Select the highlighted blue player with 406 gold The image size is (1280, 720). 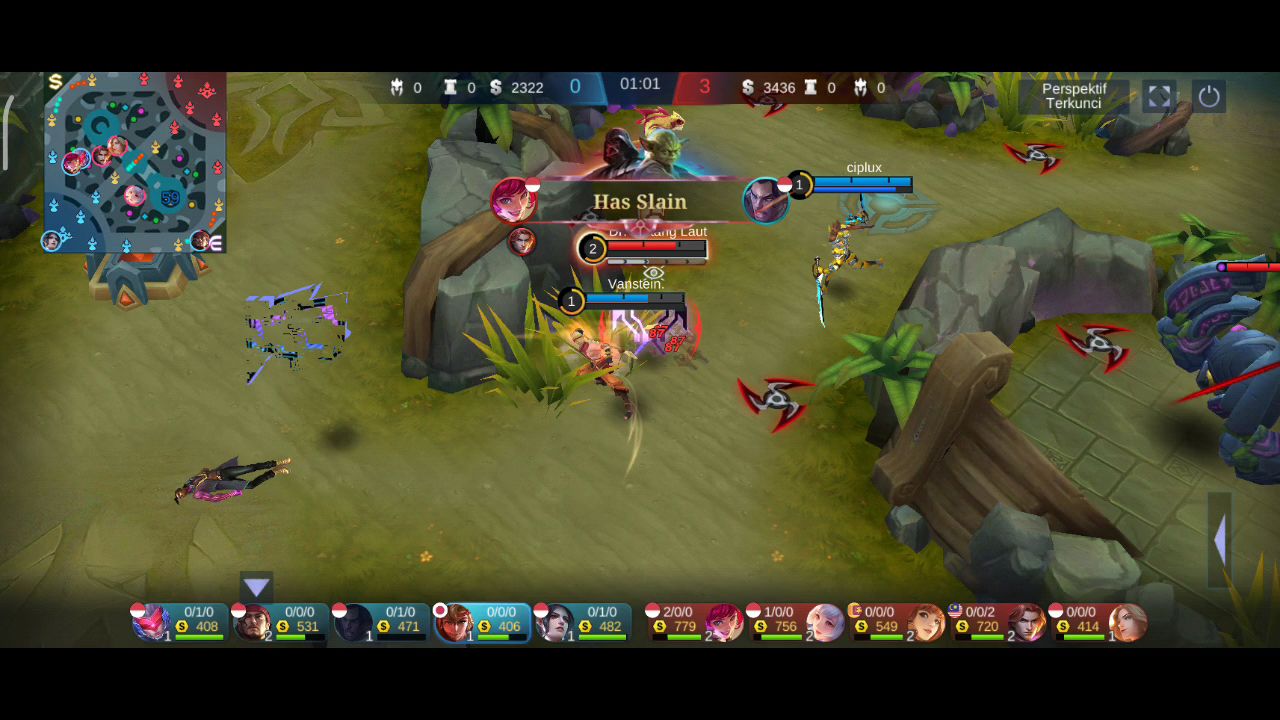482,622
